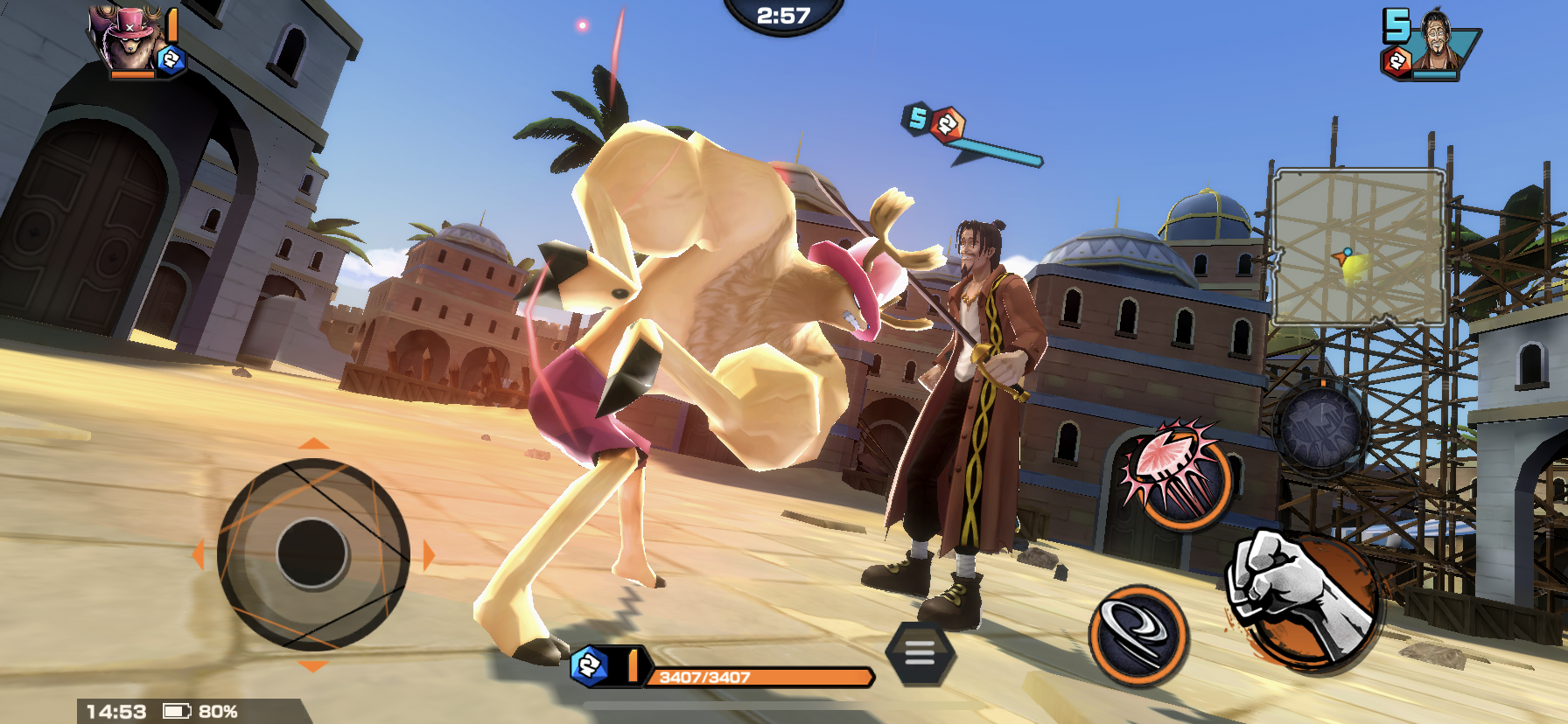Click the virtual joystick center knob
Screen dimensions: 1568x724
pyautogui.click(x=312, y=553)
